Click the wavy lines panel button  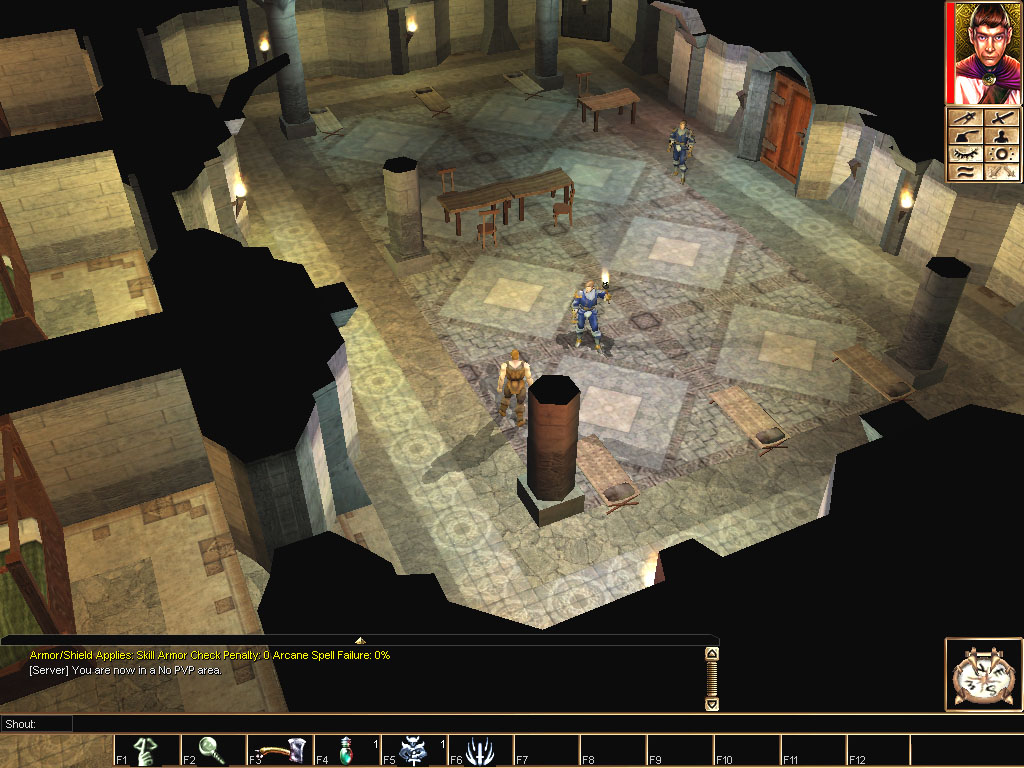click(x=965, y=172)
